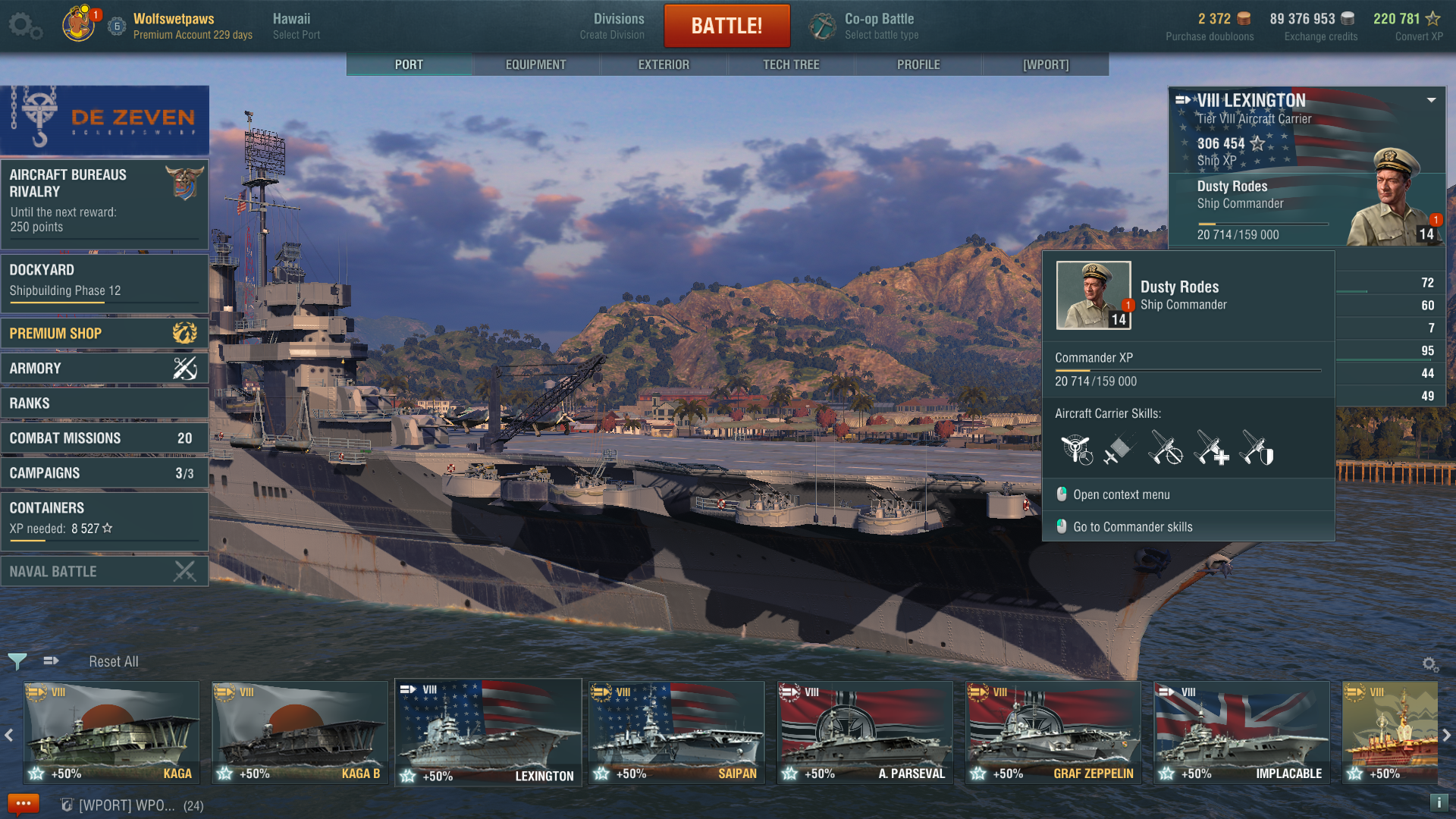Open the settings gear icon

coord(24,25)
